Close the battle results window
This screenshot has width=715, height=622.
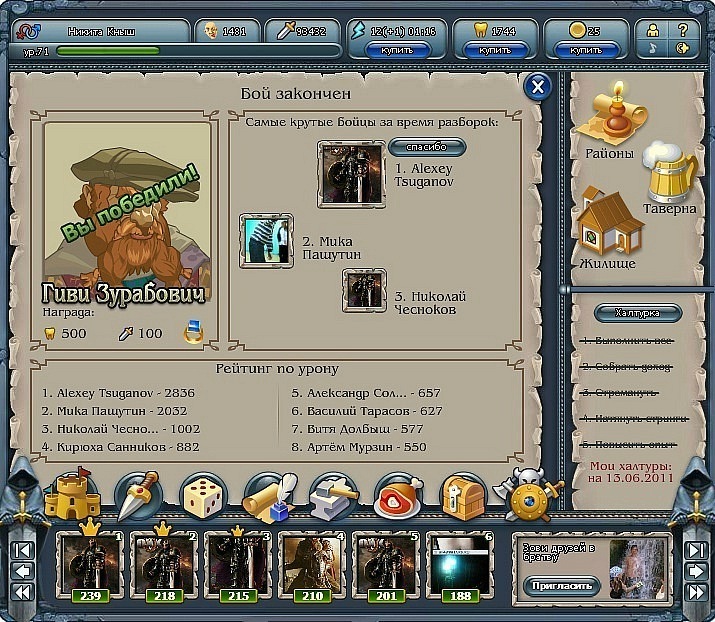click(538, 87)
